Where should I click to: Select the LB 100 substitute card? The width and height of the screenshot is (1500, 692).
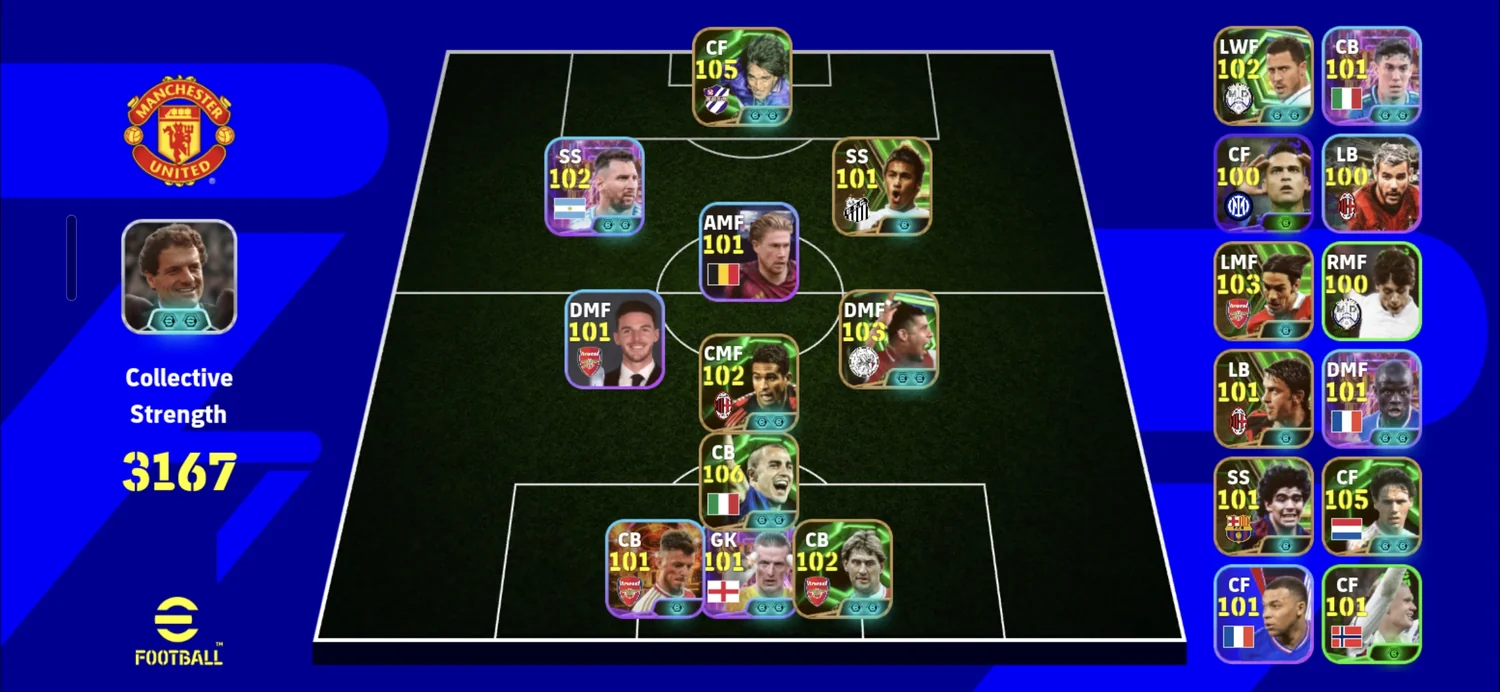point(1371,183)
